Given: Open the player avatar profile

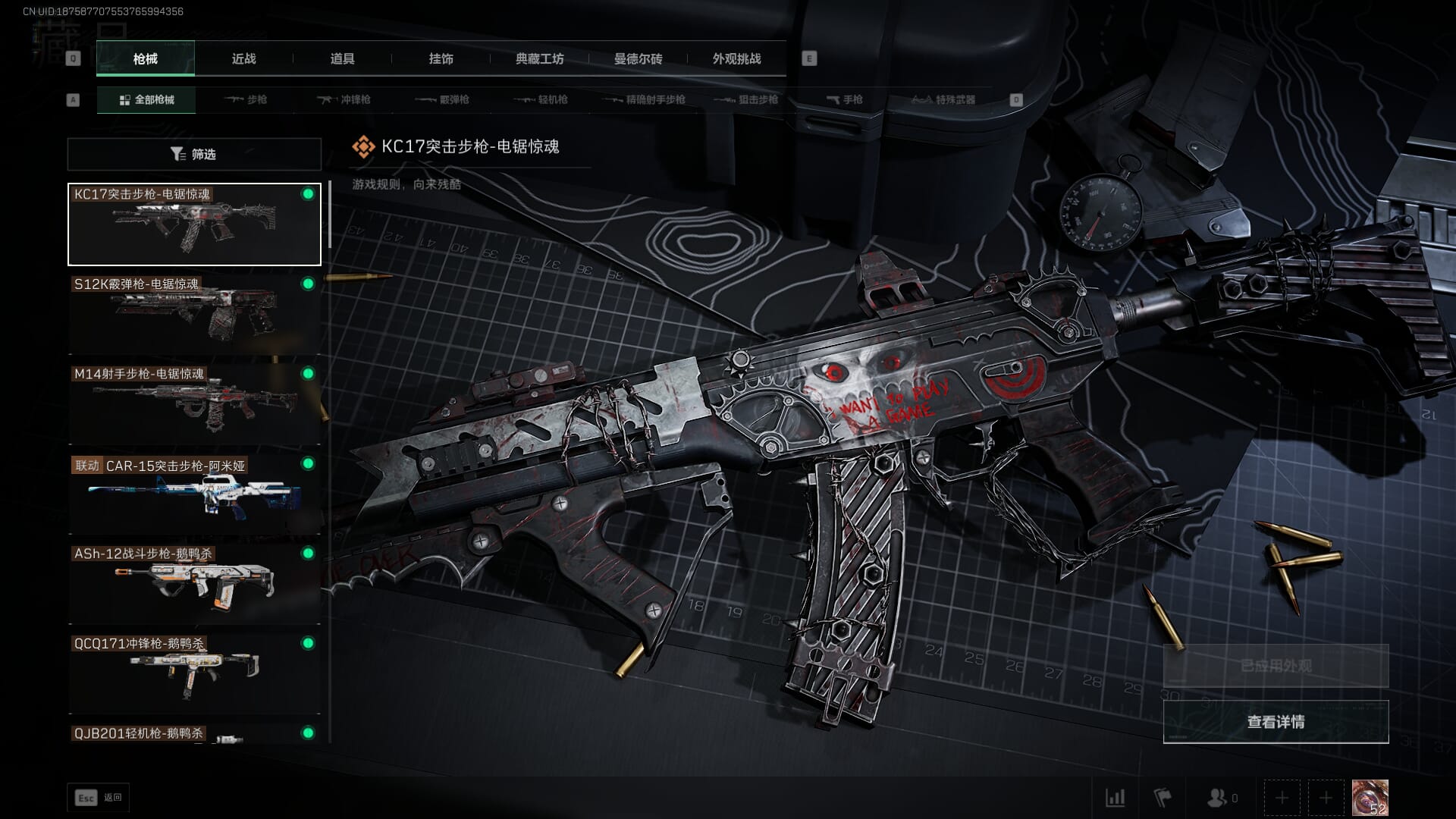Looking at the screenshot, I should pos(1370,798).
